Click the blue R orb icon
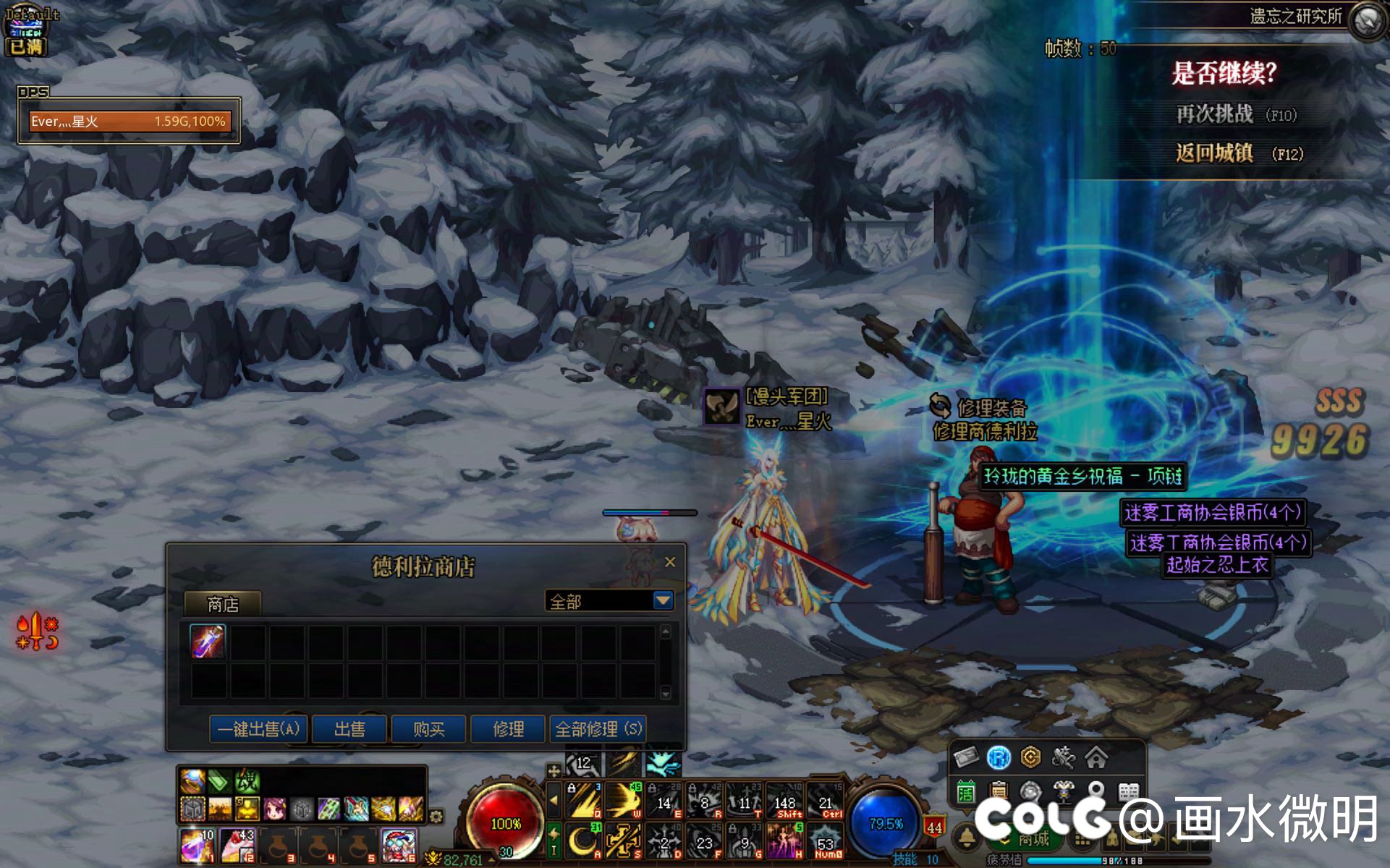 (999, 757)
